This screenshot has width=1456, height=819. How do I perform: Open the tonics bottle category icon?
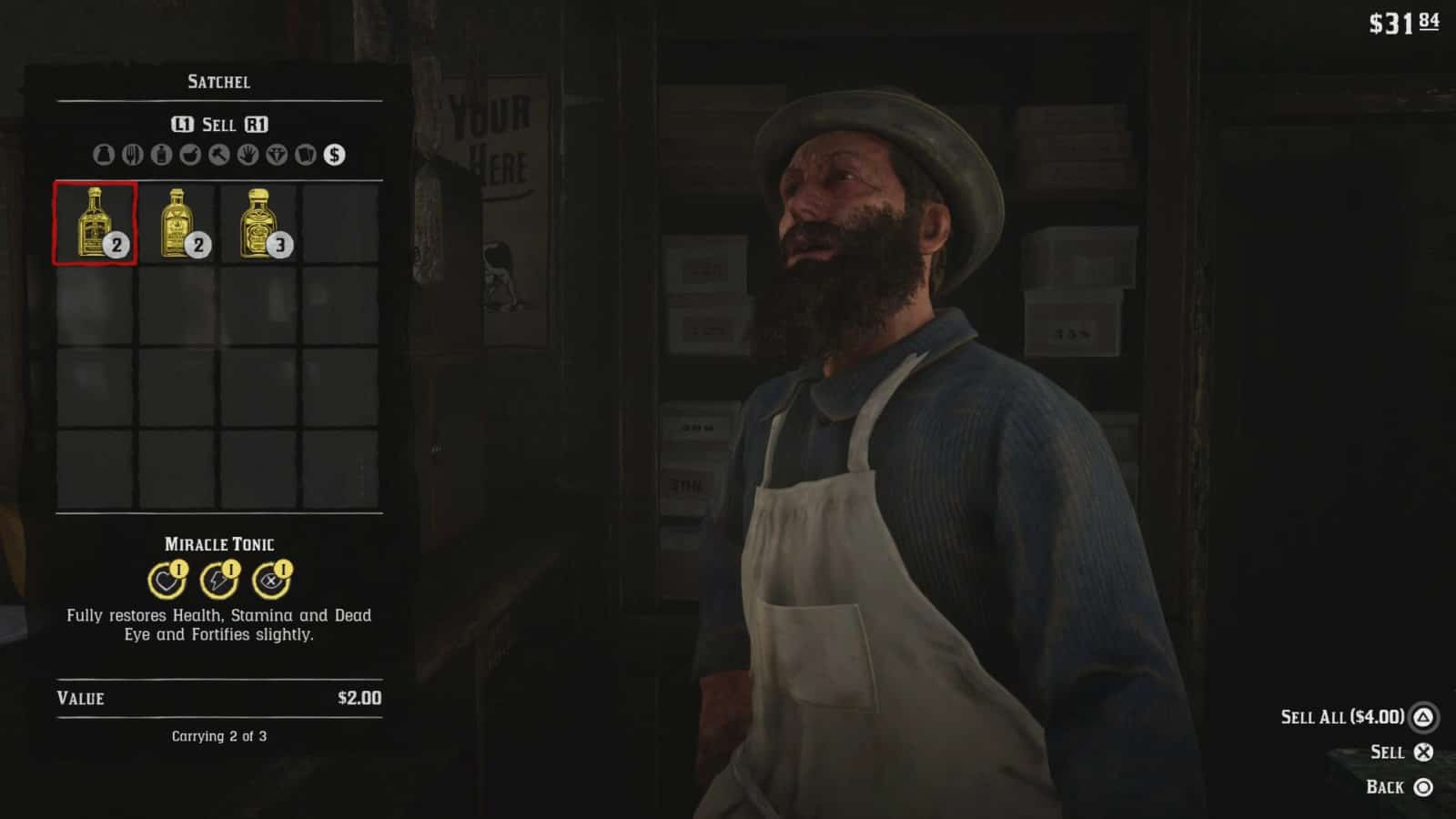point(161,155)
